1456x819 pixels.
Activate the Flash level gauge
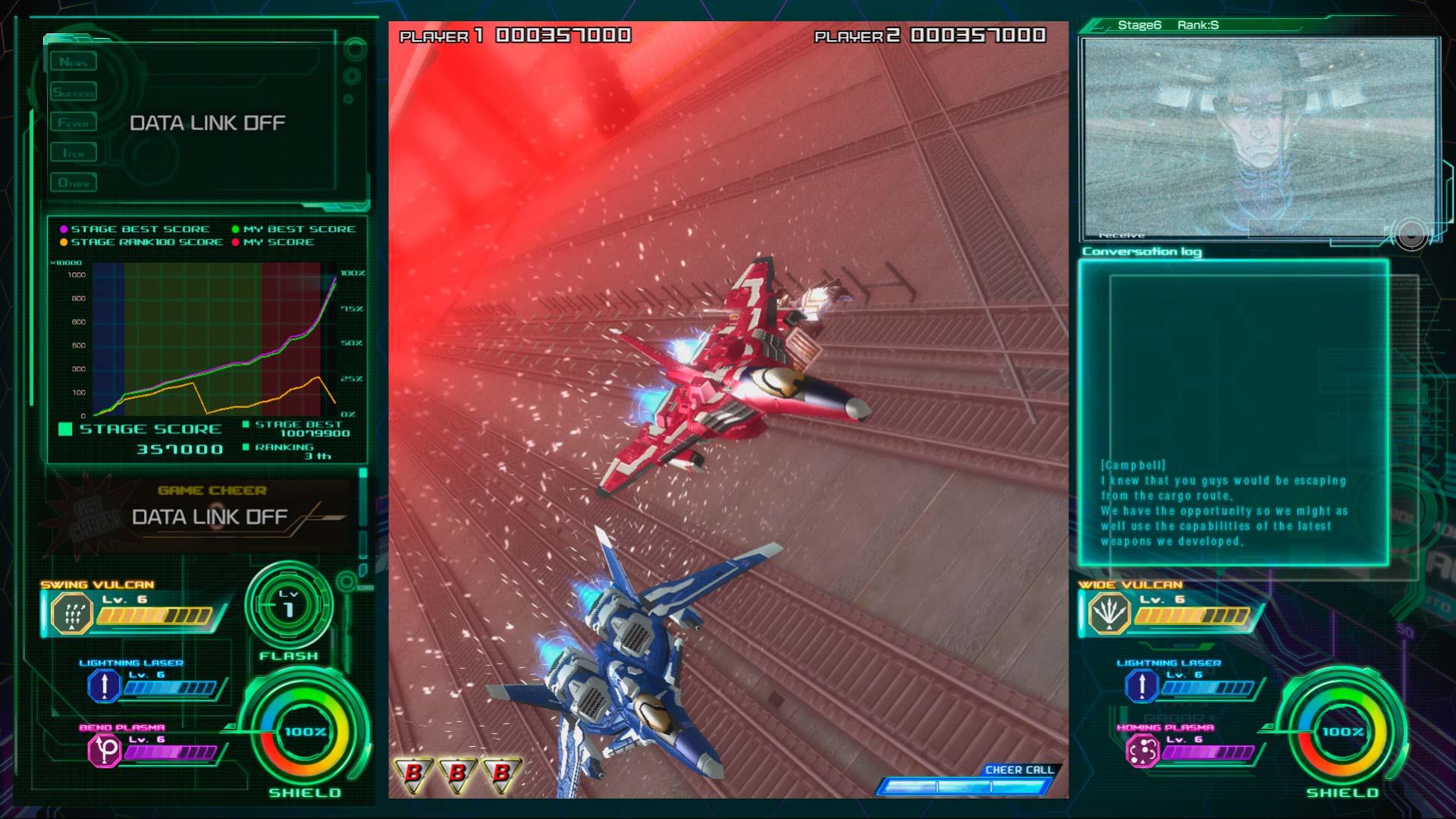289,606
